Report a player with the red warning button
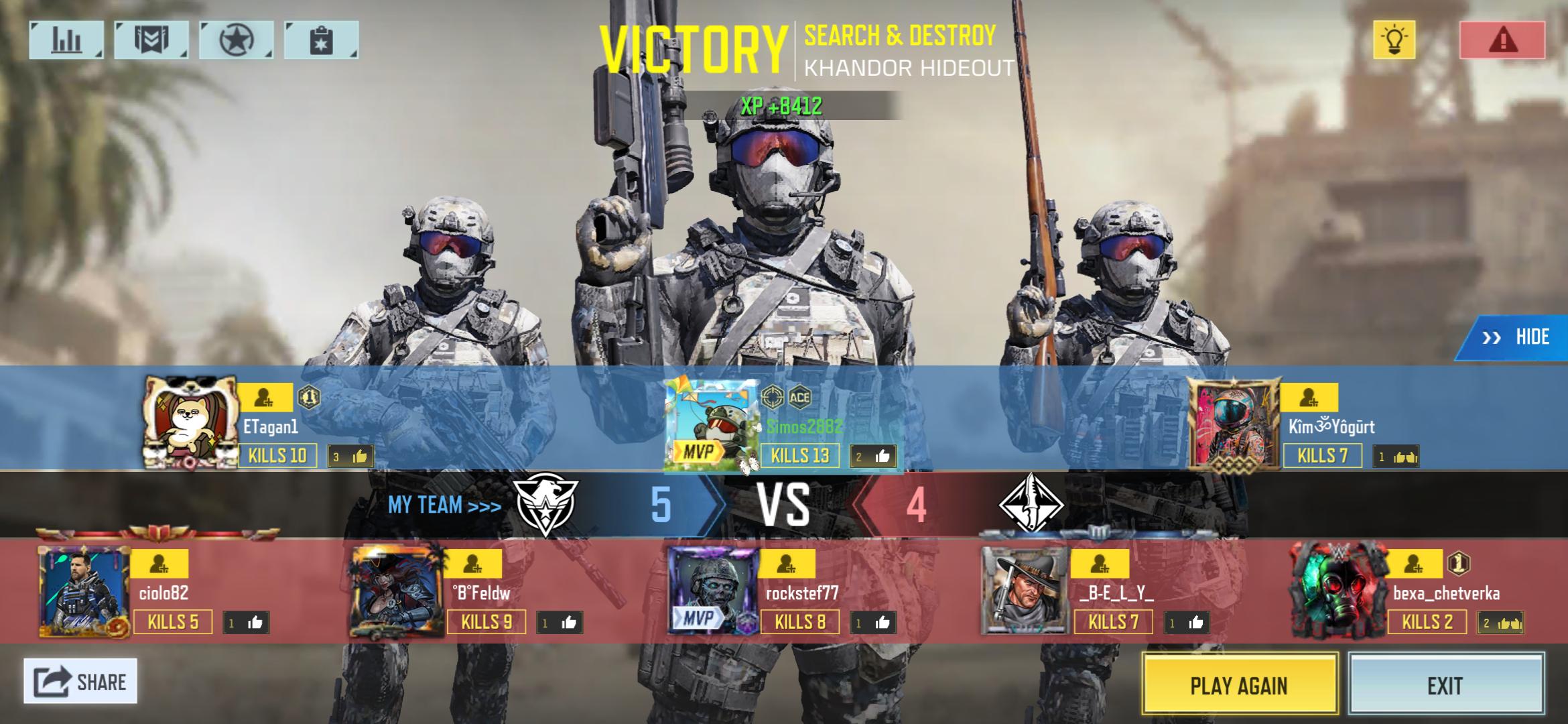 pyautogui.click(x=1502, y=40)
